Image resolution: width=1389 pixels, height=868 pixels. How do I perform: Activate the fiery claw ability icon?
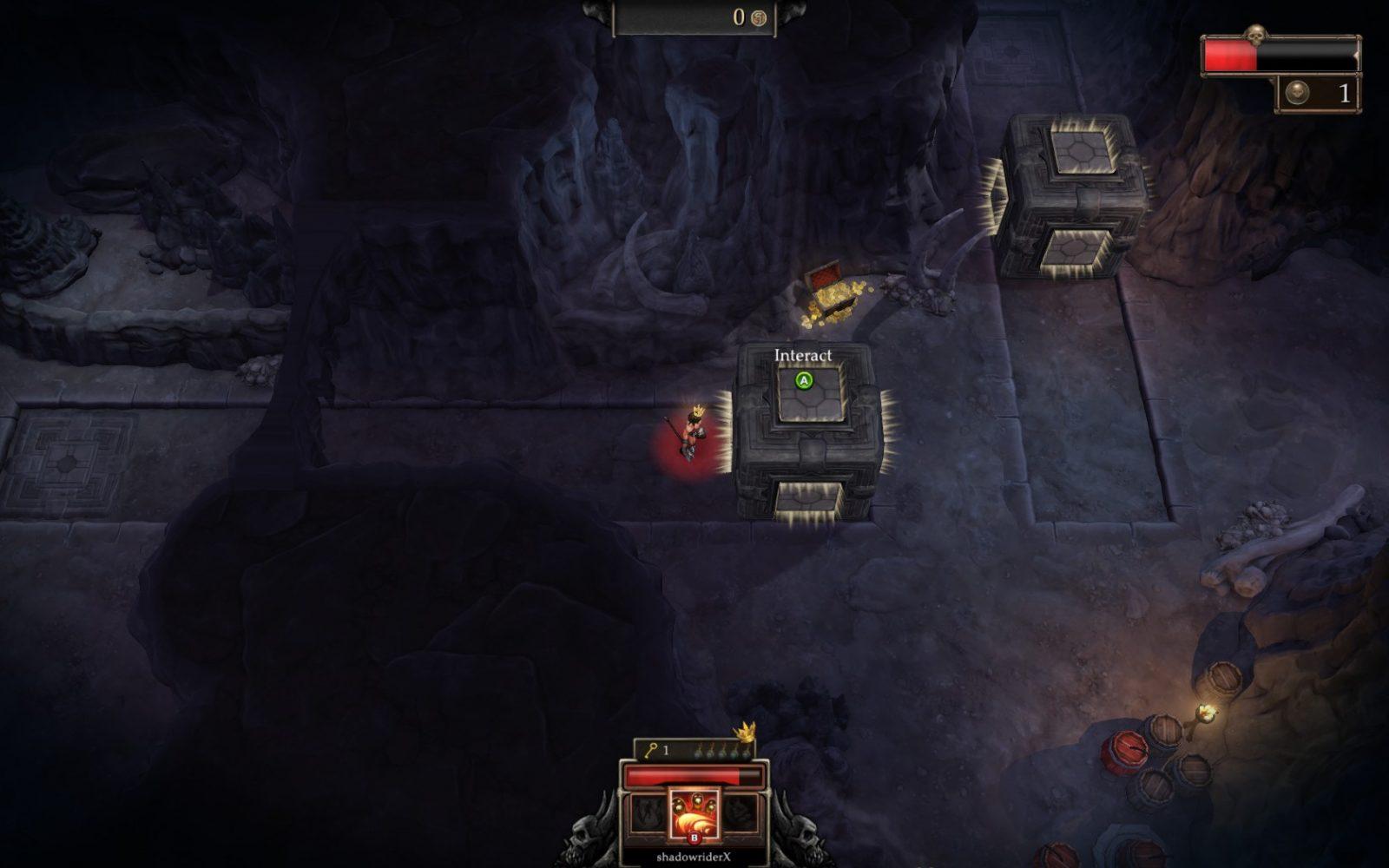click(693, 813)
